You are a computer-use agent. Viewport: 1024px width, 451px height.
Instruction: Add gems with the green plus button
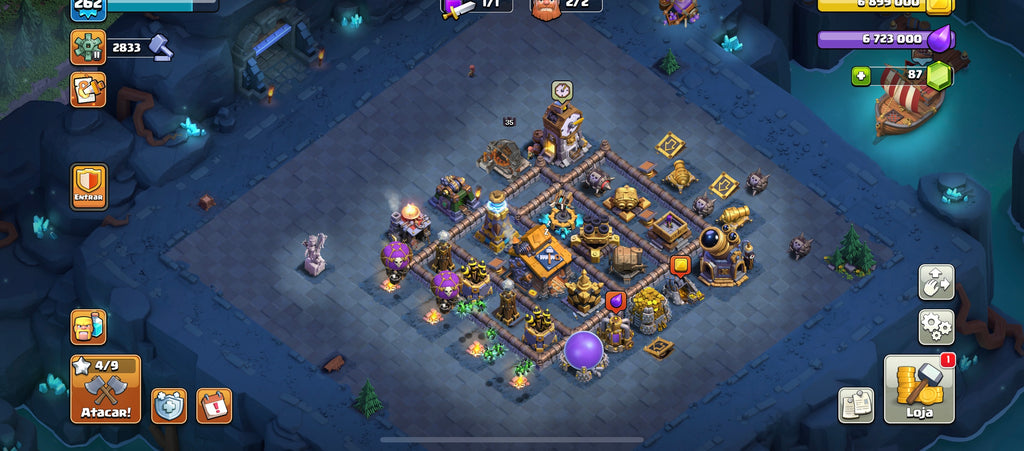(x=861, y=76)
